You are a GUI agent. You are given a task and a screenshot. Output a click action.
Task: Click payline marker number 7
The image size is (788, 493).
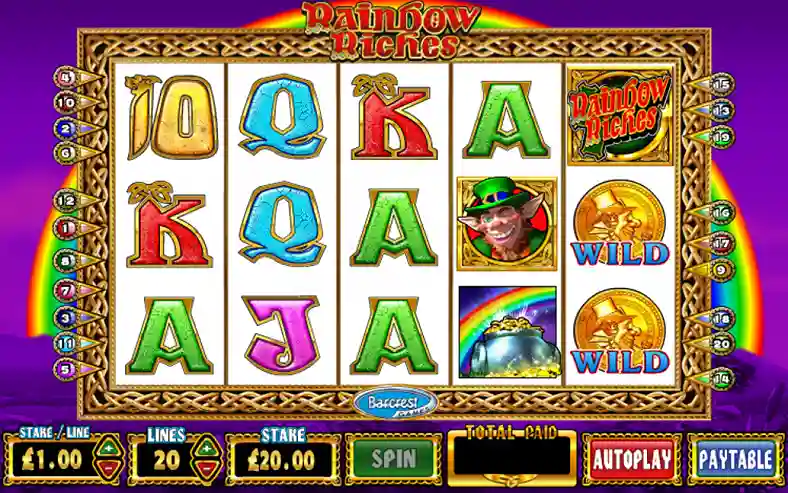68,291
